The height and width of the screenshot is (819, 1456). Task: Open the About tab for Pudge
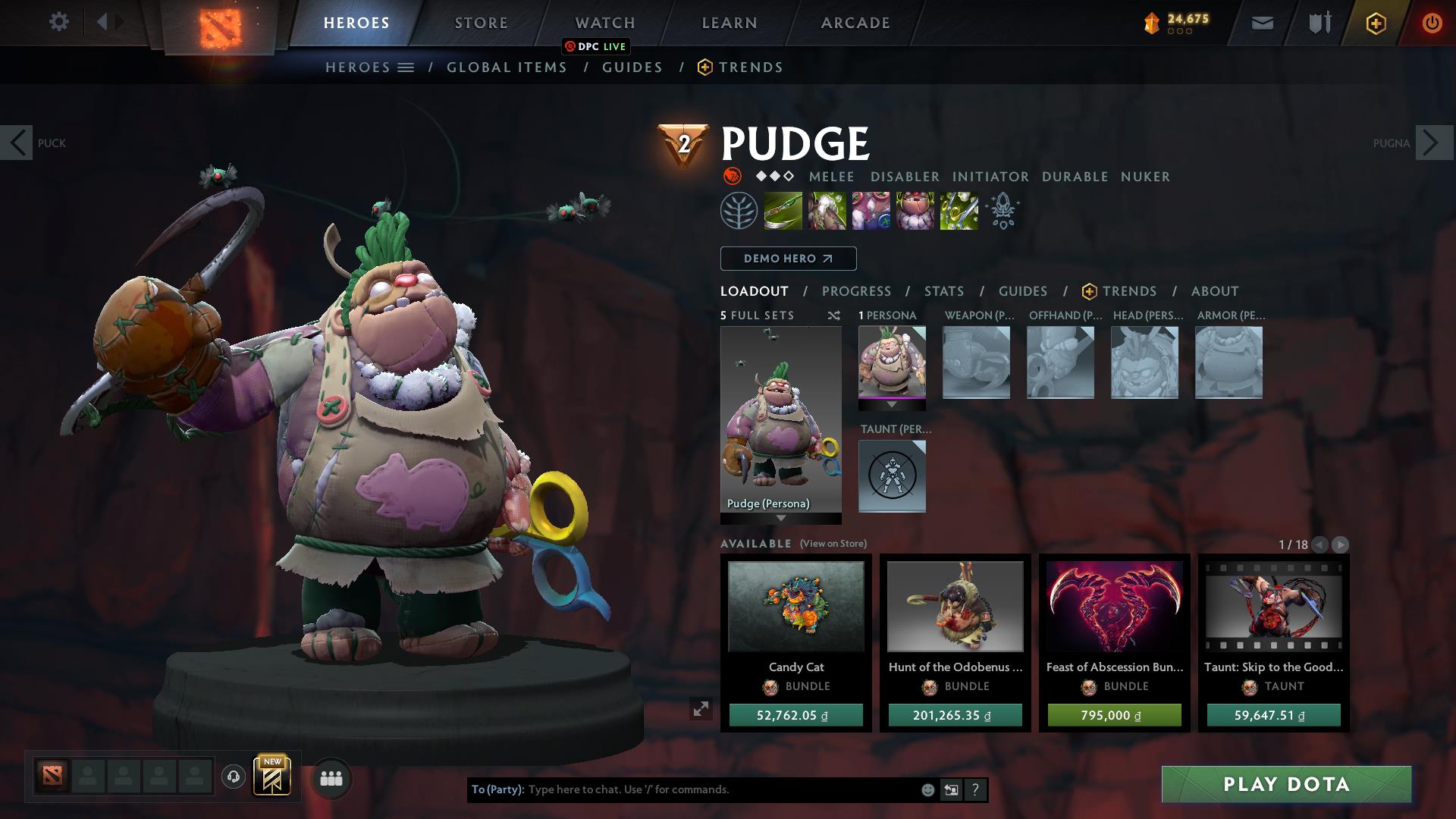[1214, 291]
